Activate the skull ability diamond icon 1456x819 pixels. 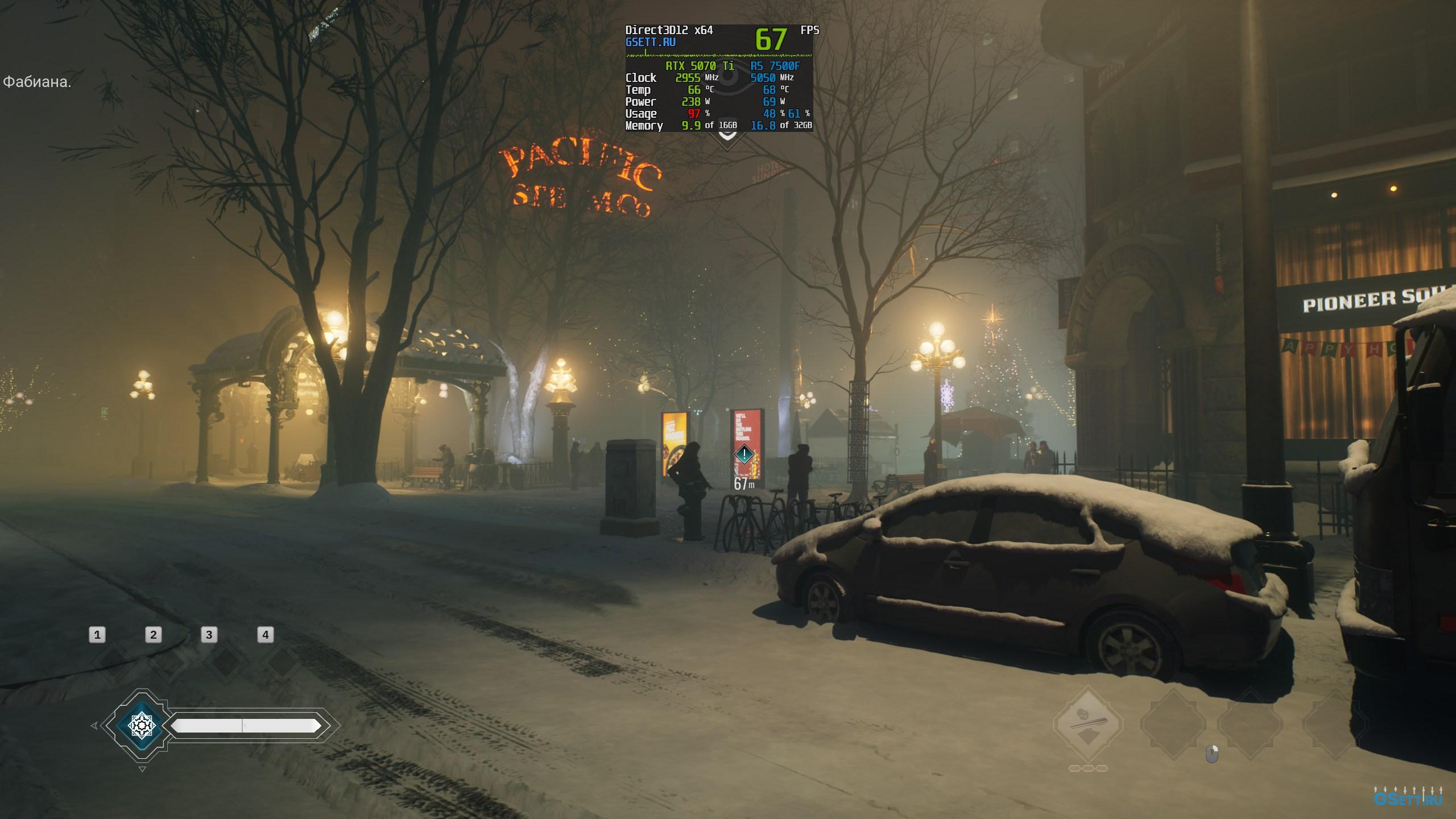(1088, 724)
